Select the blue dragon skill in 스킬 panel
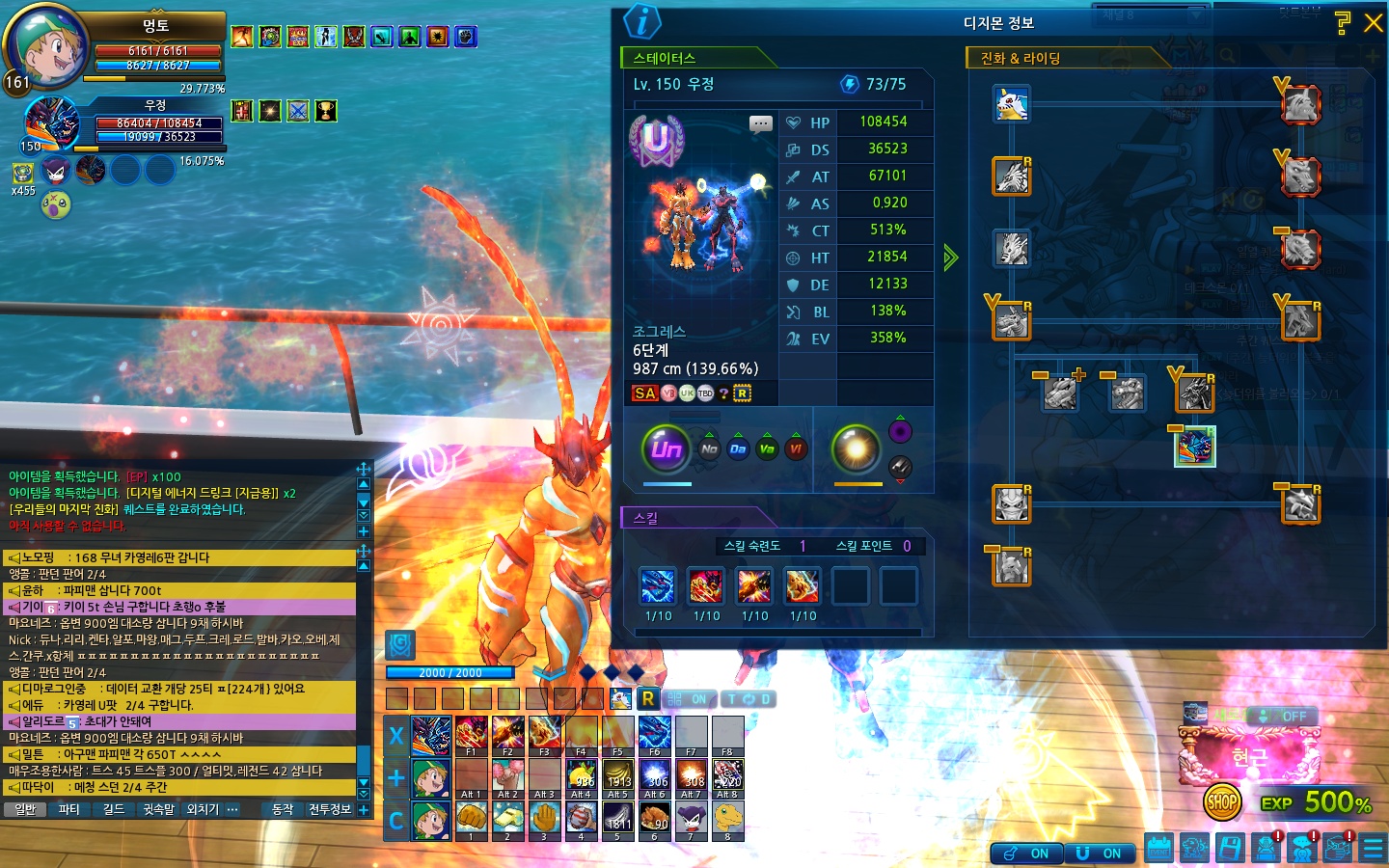Image resolution: width=1389 pixels, height=868 pixels. tap(658, 585)
